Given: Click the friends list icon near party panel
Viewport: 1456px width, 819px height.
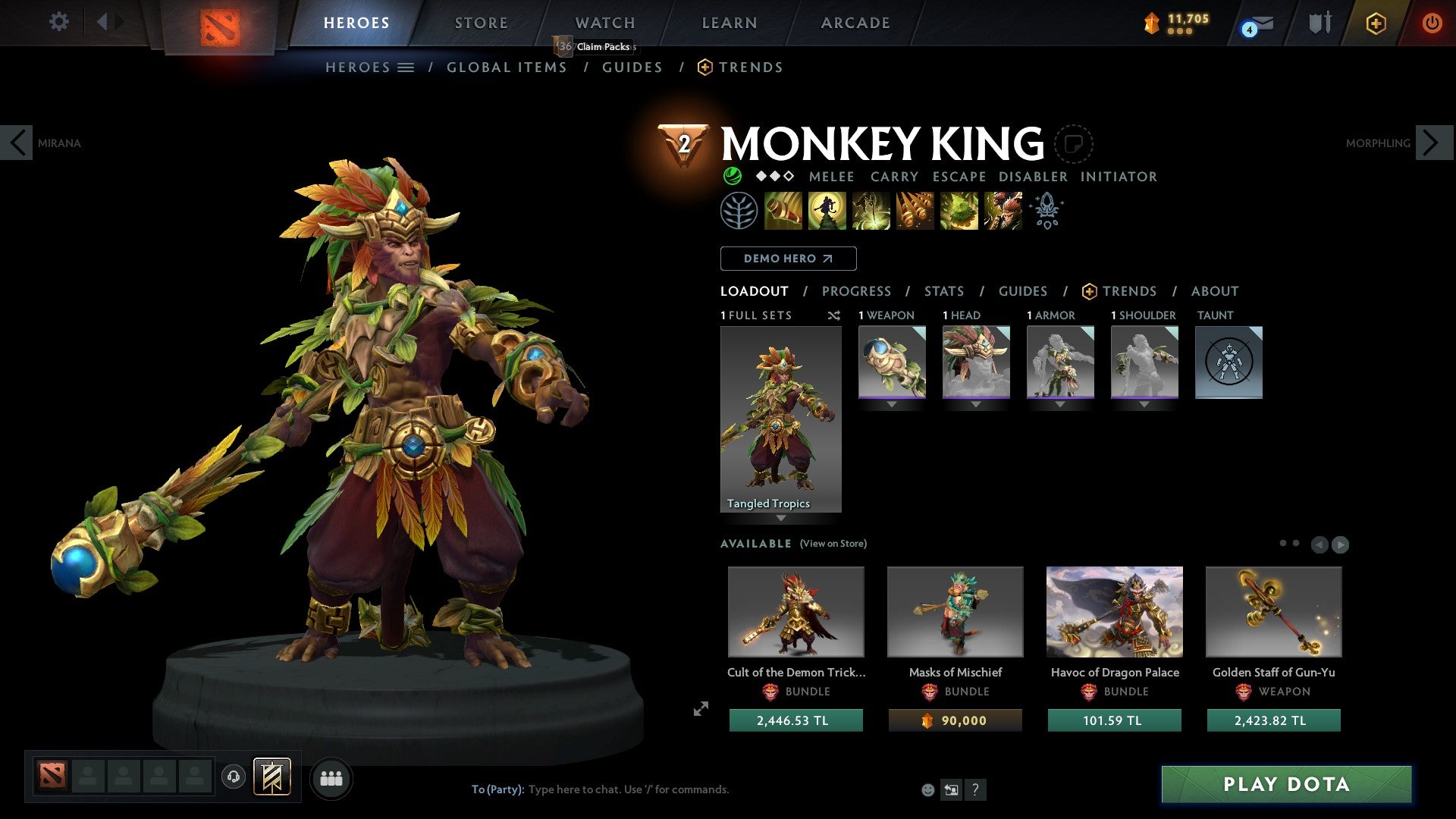Looking at the screenshot, I should (x=331, y=777).
